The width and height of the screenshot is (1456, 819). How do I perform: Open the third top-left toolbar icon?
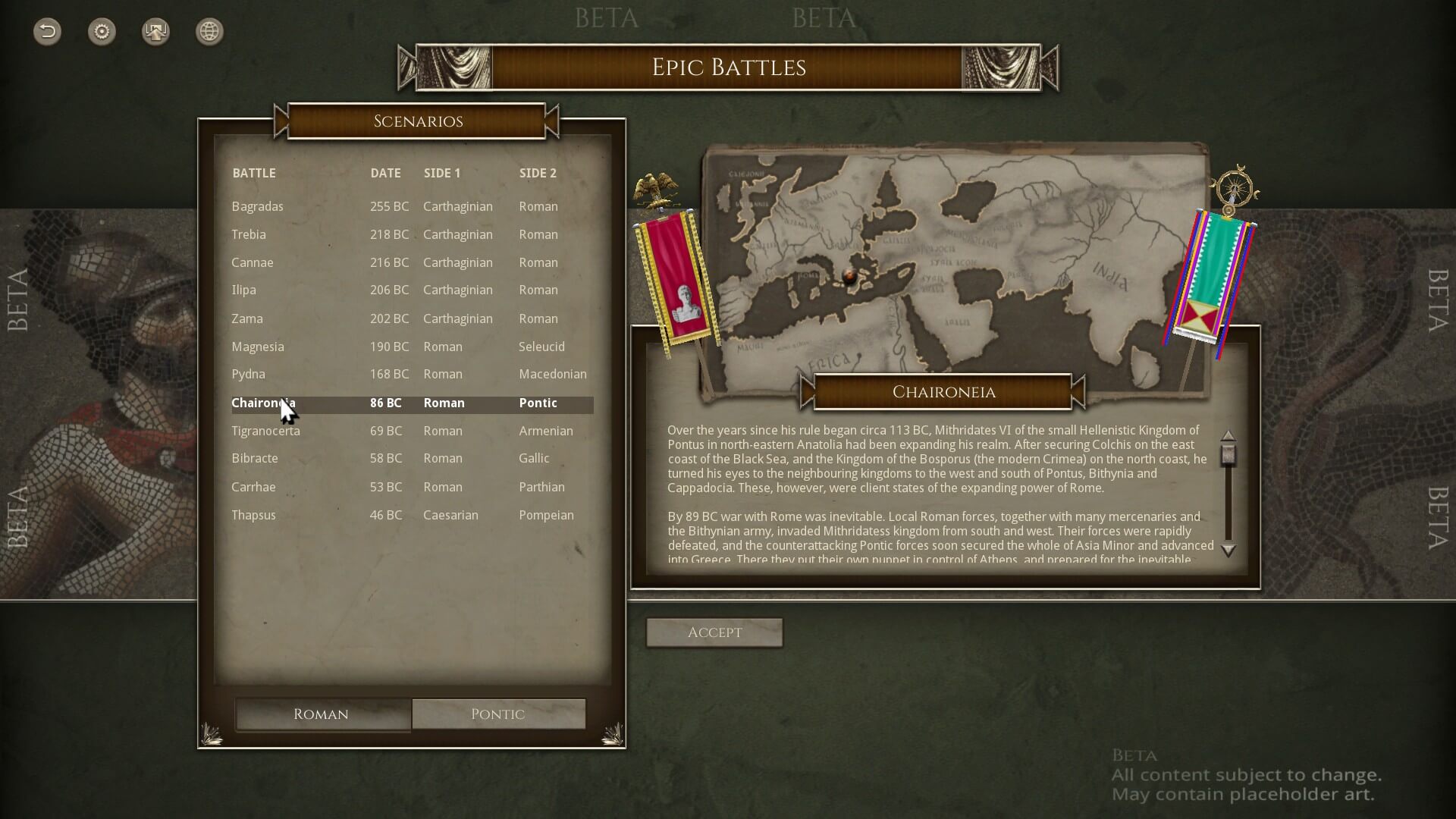[155, 31]
